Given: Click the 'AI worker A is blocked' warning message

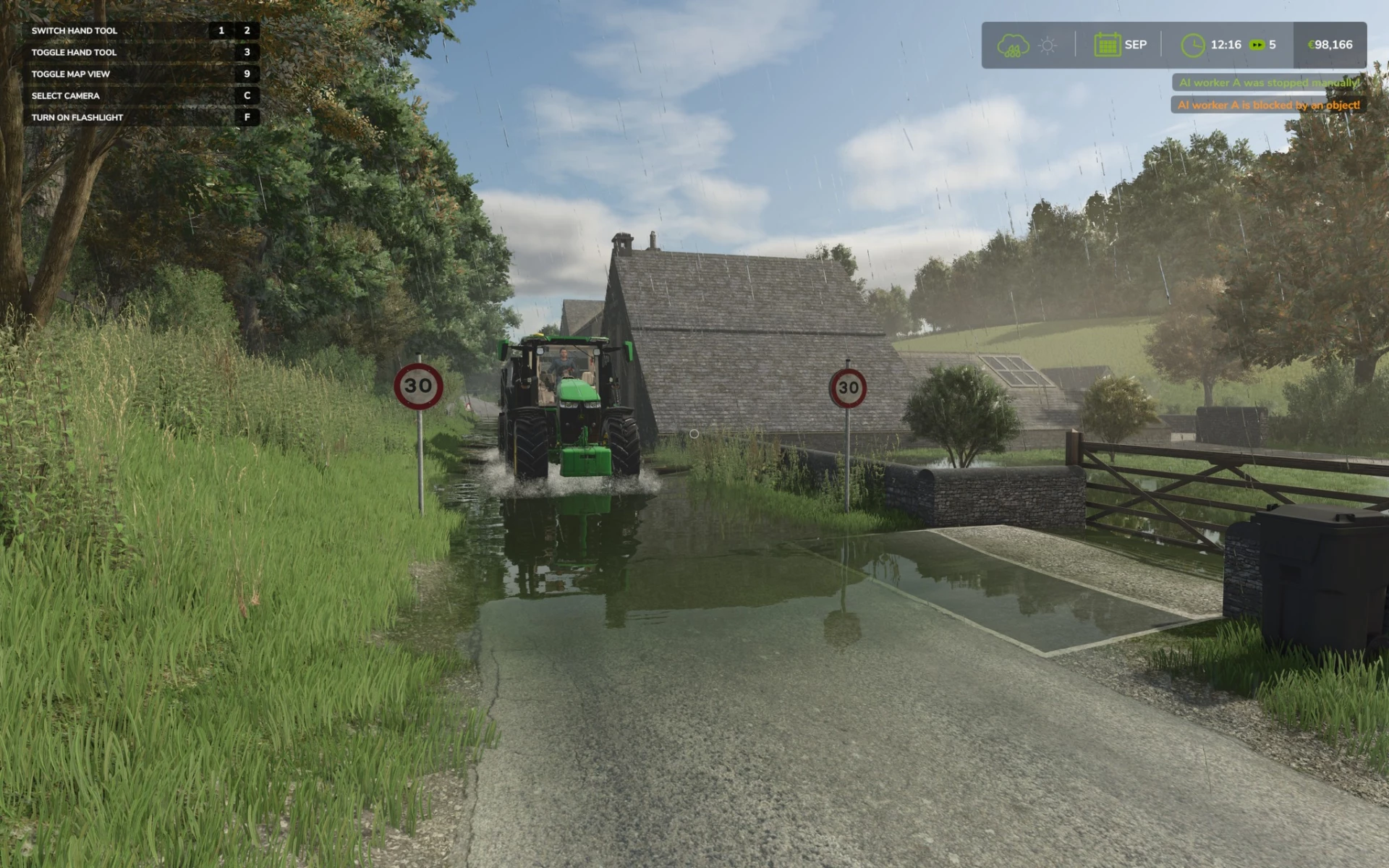Looking at the screenshot, I should click(x=1267, y=104).
